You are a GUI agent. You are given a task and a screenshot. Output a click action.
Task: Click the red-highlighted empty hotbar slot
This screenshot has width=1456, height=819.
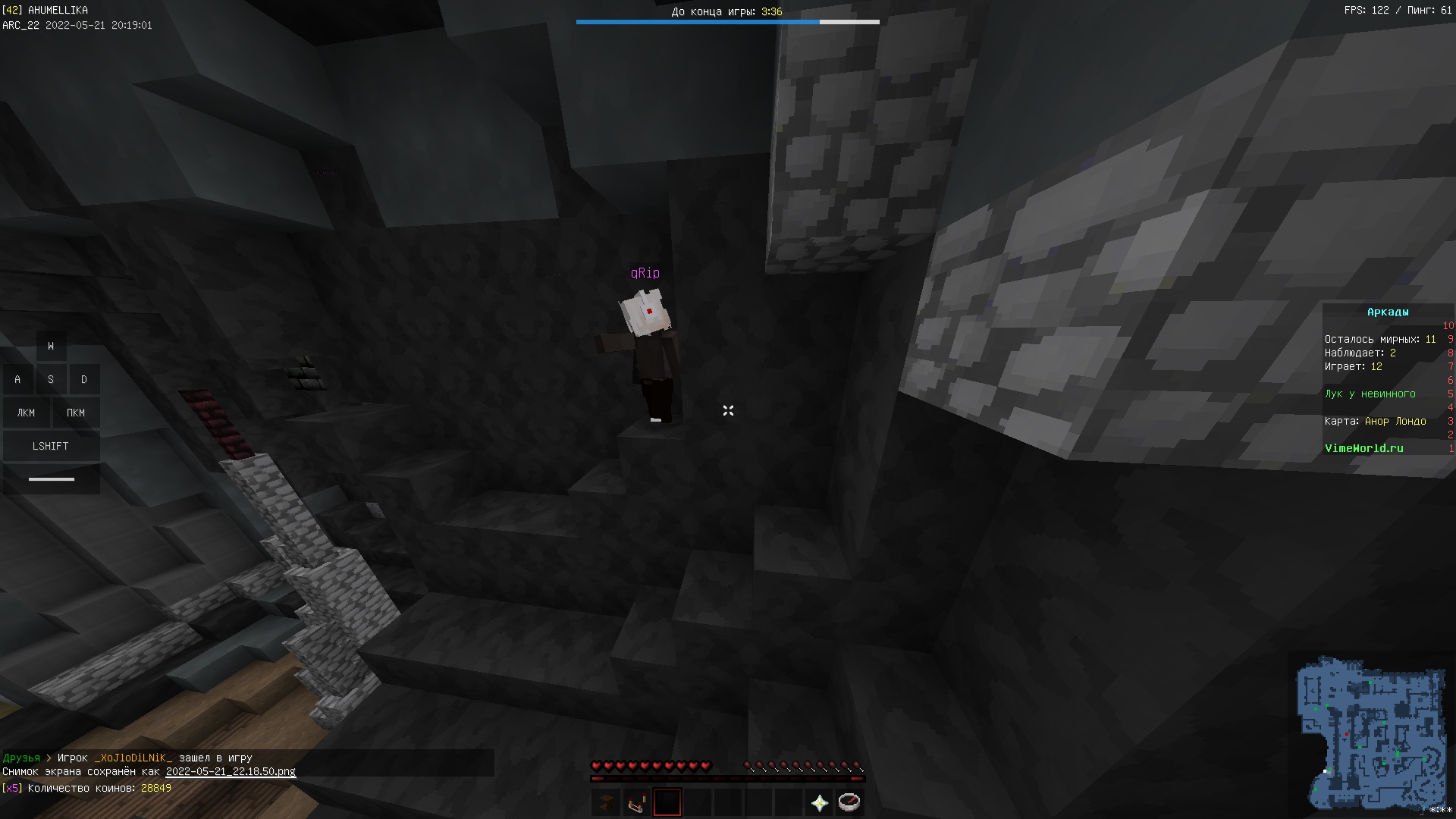click(667, 802)
